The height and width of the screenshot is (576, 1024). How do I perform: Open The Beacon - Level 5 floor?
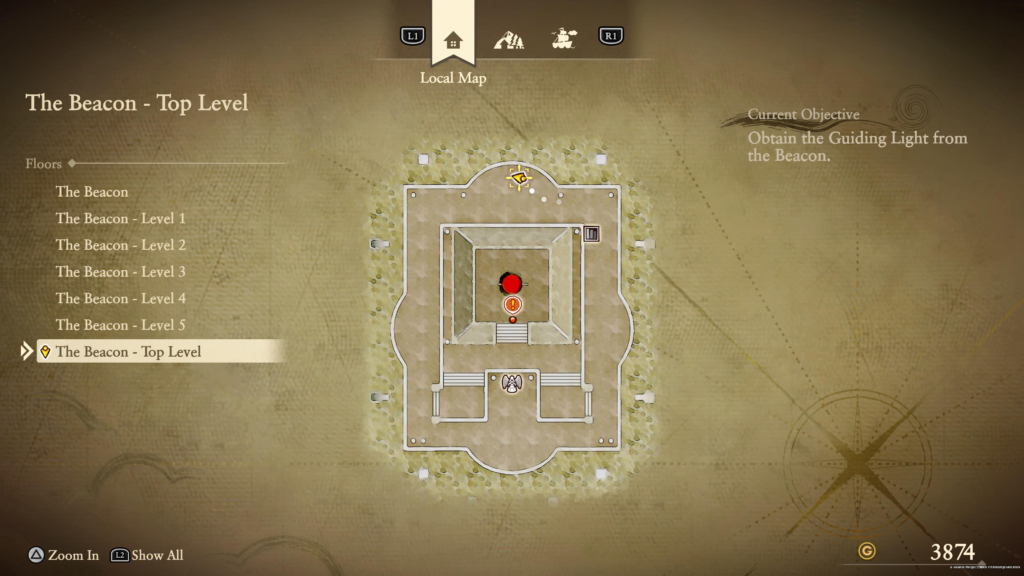pyautogui.click(x=121, y=325)
